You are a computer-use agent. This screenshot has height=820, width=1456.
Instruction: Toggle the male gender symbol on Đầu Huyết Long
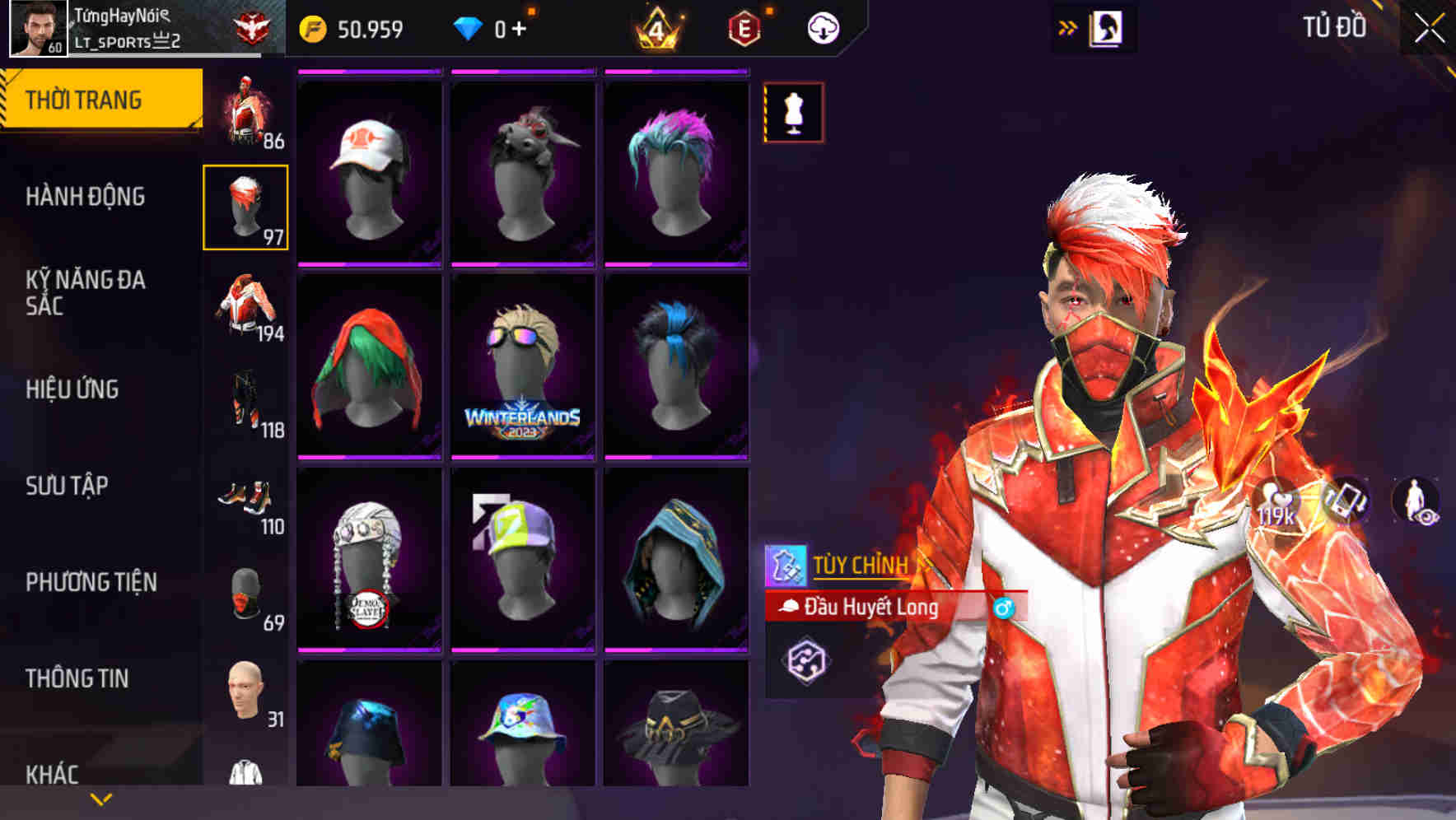(1004, 607)
